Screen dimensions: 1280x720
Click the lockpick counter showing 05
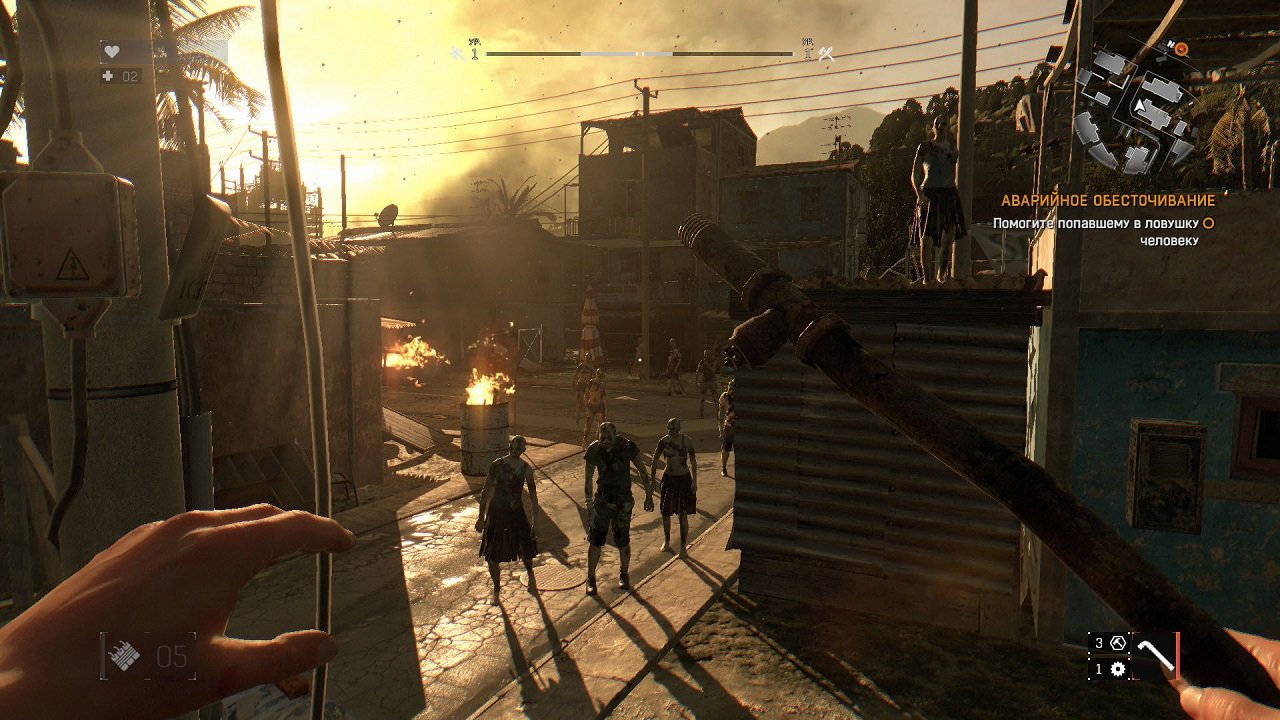pos(172,656)
